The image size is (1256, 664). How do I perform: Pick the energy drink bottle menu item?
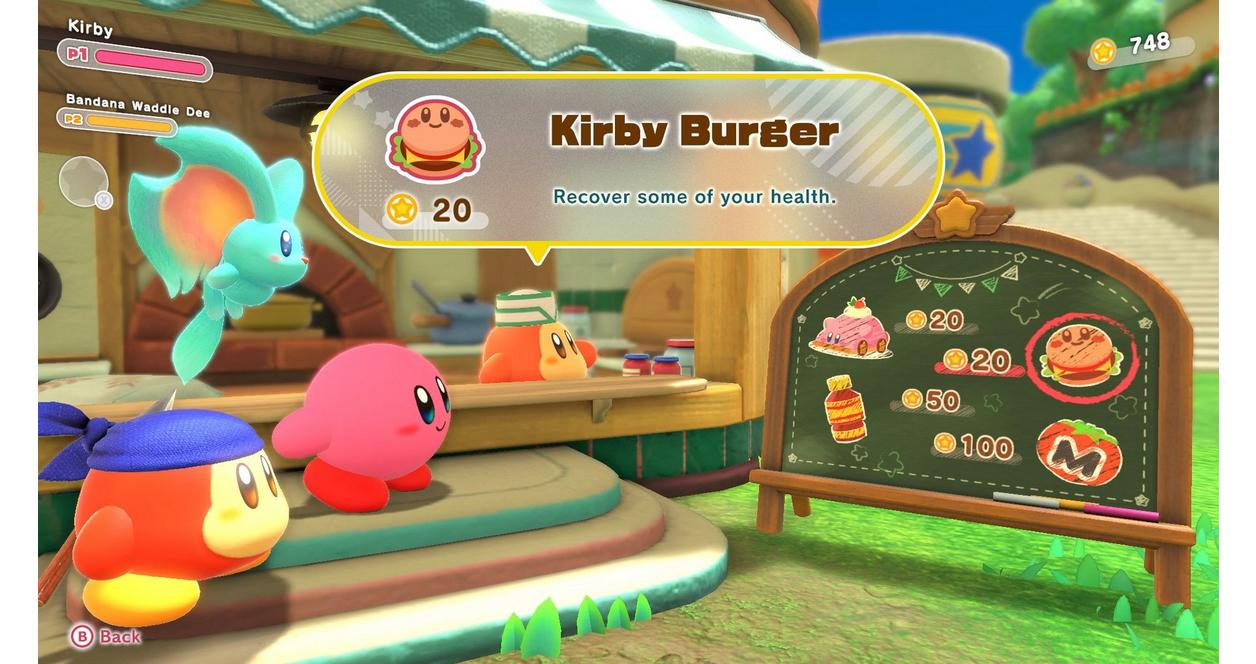(x=845, y=408)
